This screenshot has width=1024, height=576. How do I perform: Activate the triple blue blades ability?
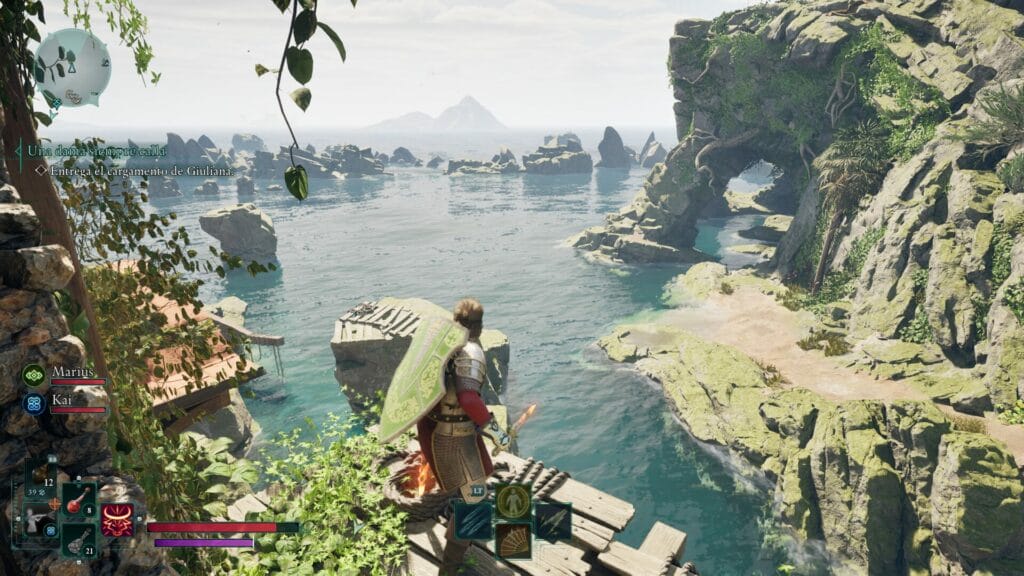[473, 521]
